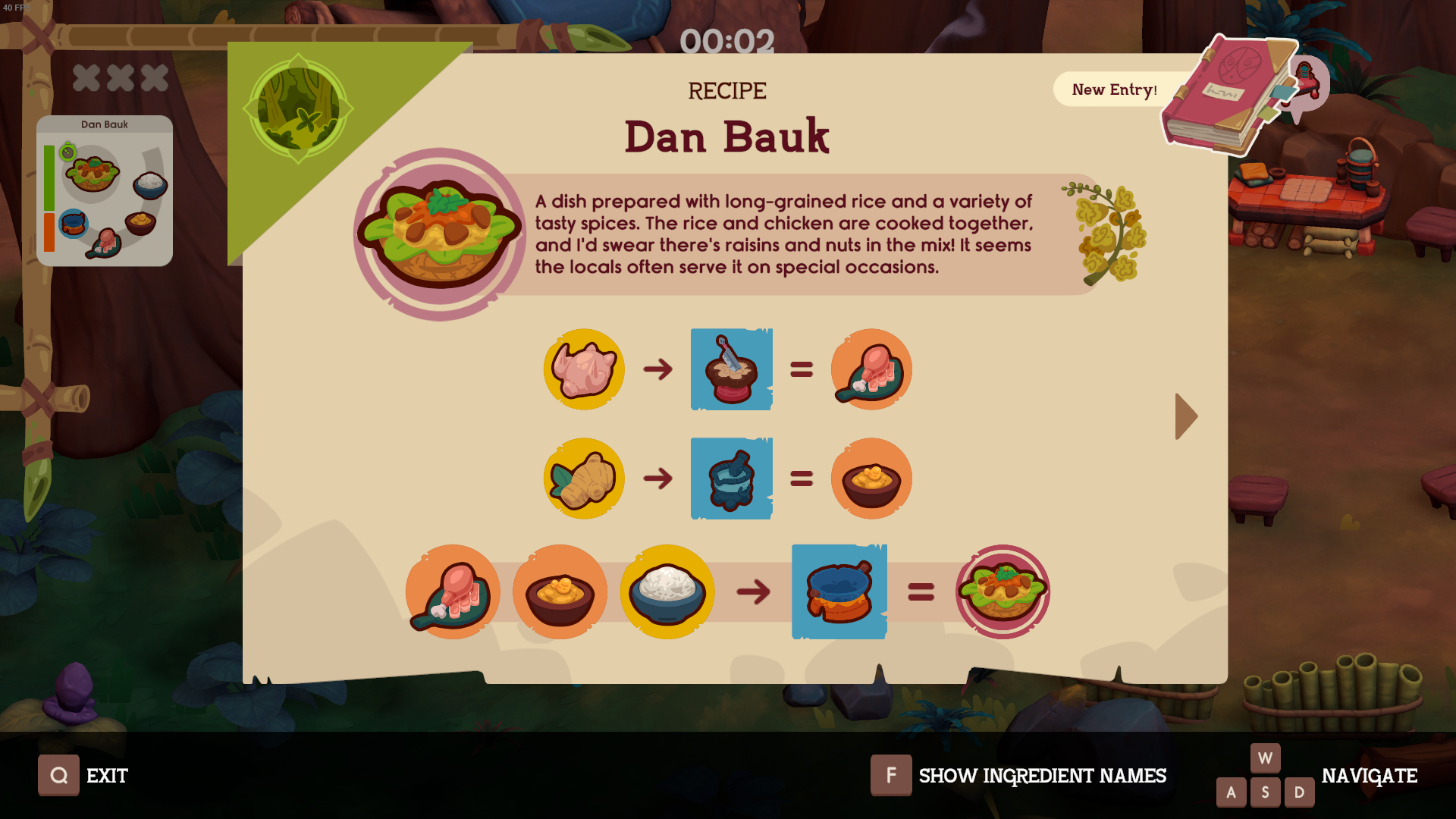Exit the recipe screen via Q
Image resolution: width=1456 pixels, height=819 pixels.
58,776
